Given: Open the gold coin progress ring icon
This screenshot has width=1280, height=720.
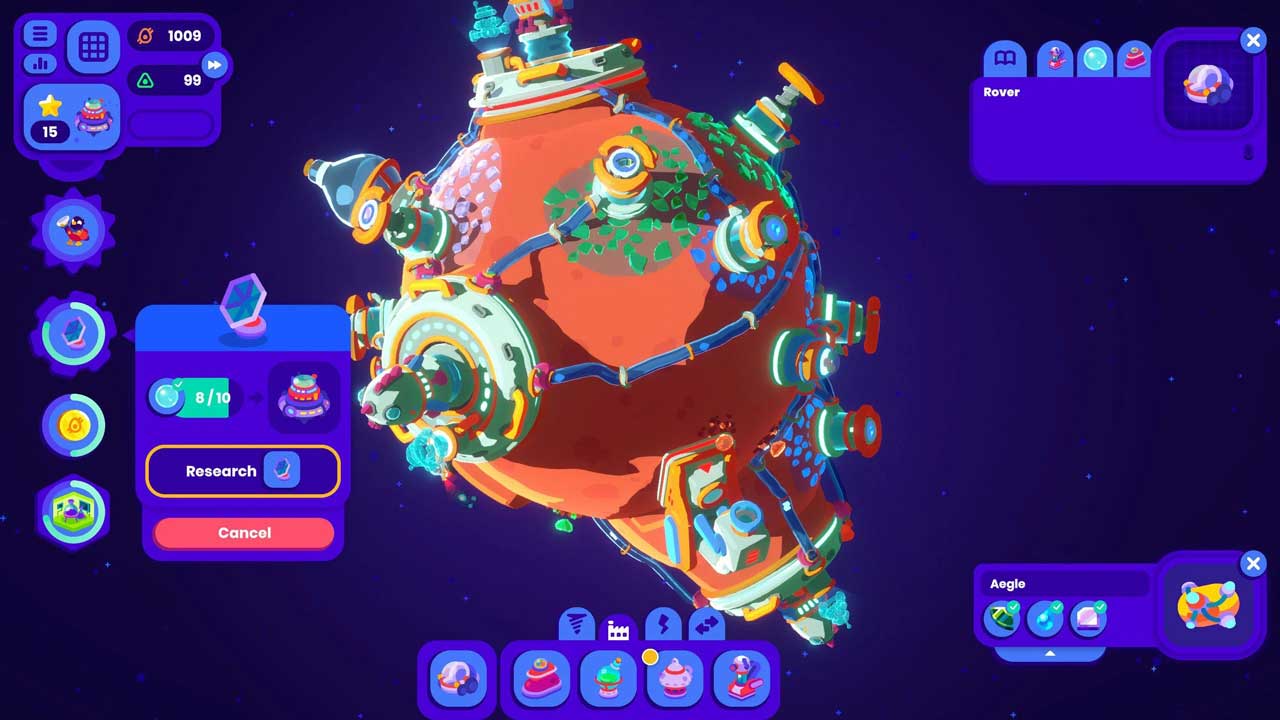Looking at the screenshot, I should 74,426.
